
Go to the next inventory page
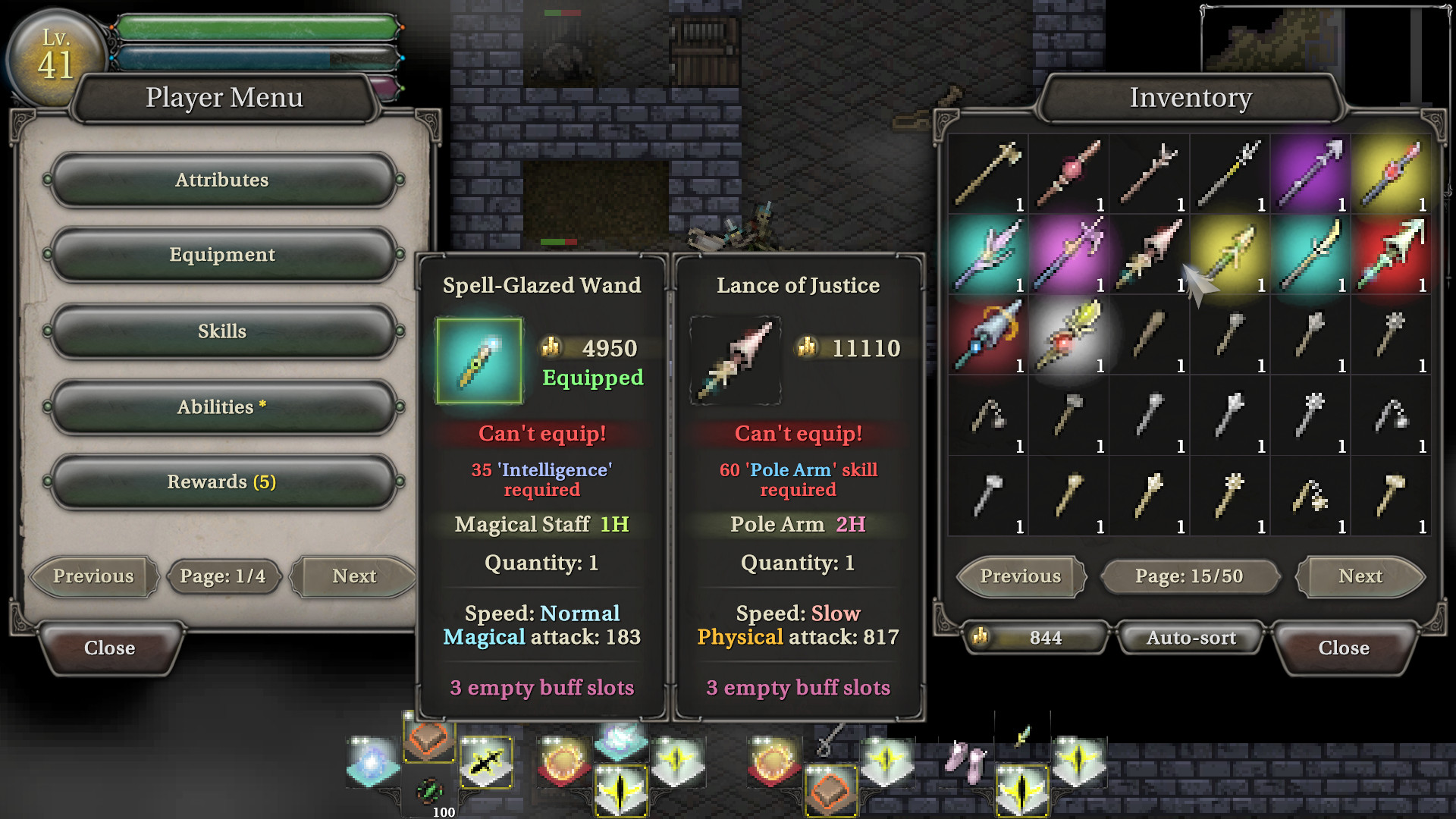pyautogui.click(x=1360, y=576)
